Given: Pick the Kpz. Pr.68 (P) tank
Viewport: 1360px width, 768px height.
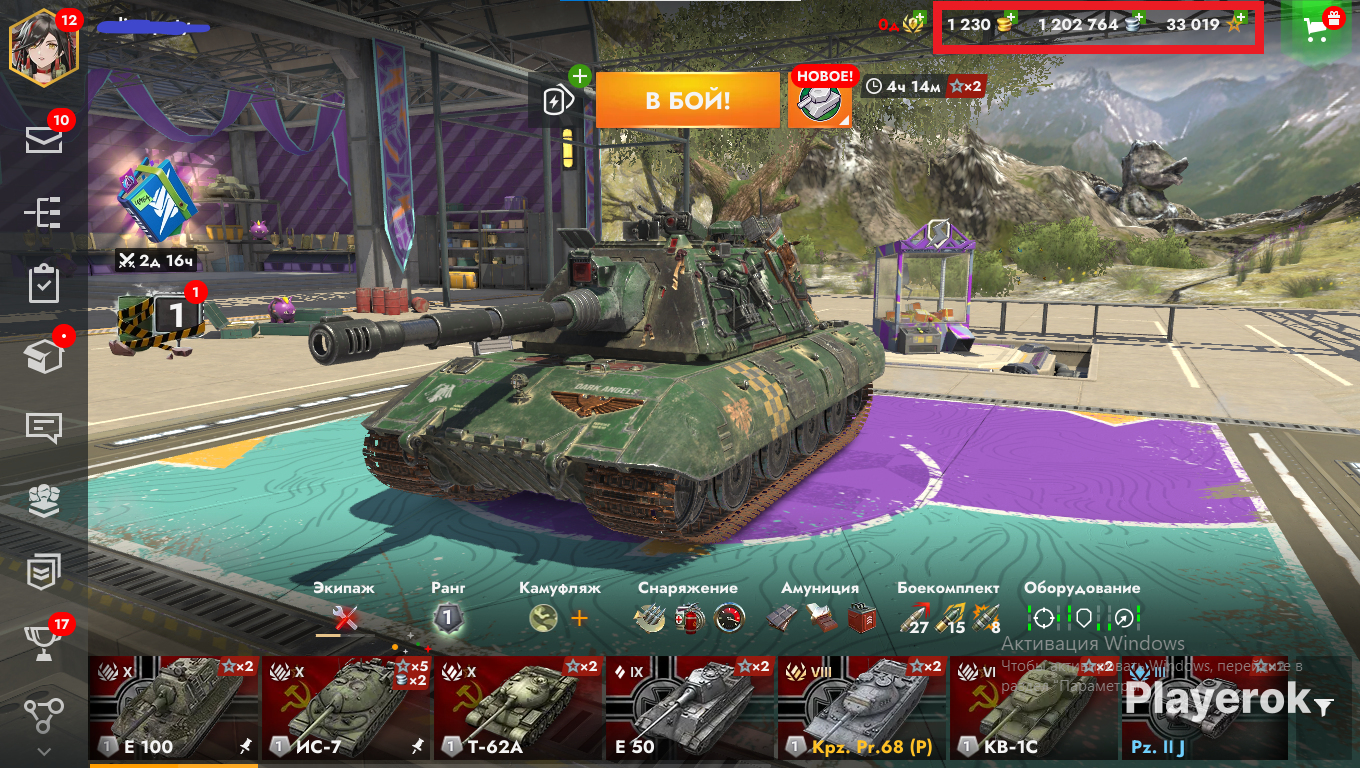Looking at the screenshot, I should tap(862, 708).
